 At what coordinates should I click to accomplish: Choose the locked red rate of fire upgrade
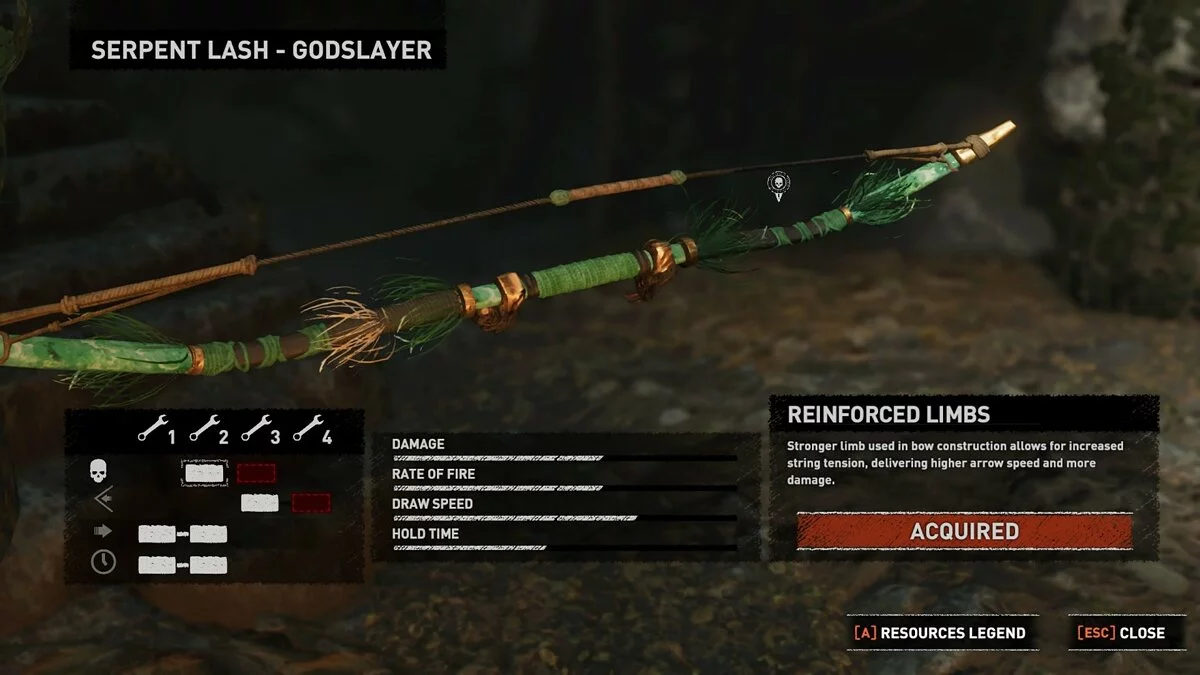(311, 502)
